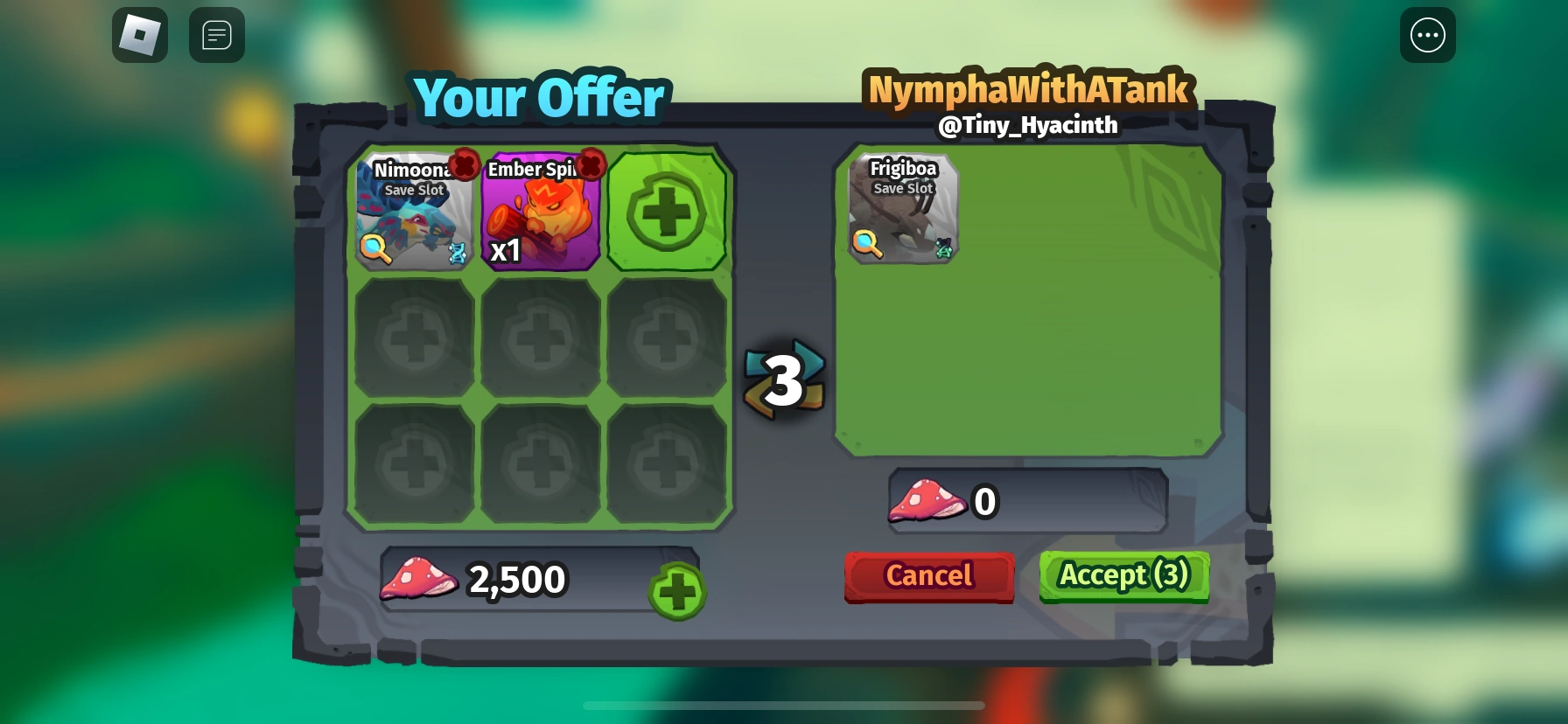Cancel the trade
The height and width of the screenshot is (724, 1568).
928,576
